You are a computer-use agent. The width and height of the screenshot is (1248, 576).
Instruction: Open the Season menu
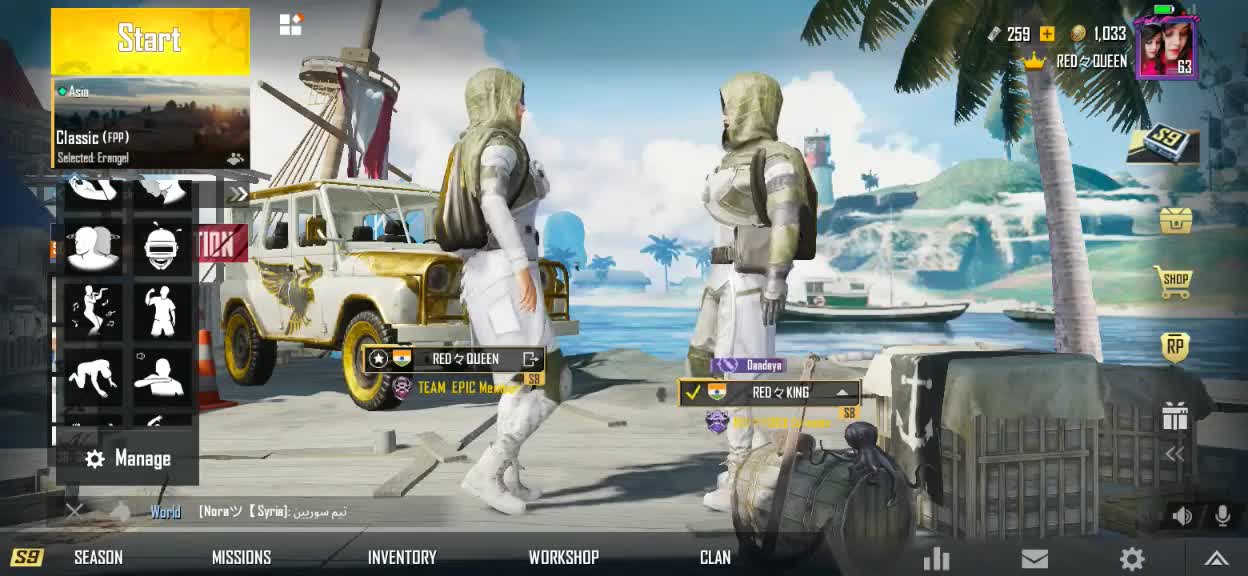pyautogui.click(x=98, y=557)
